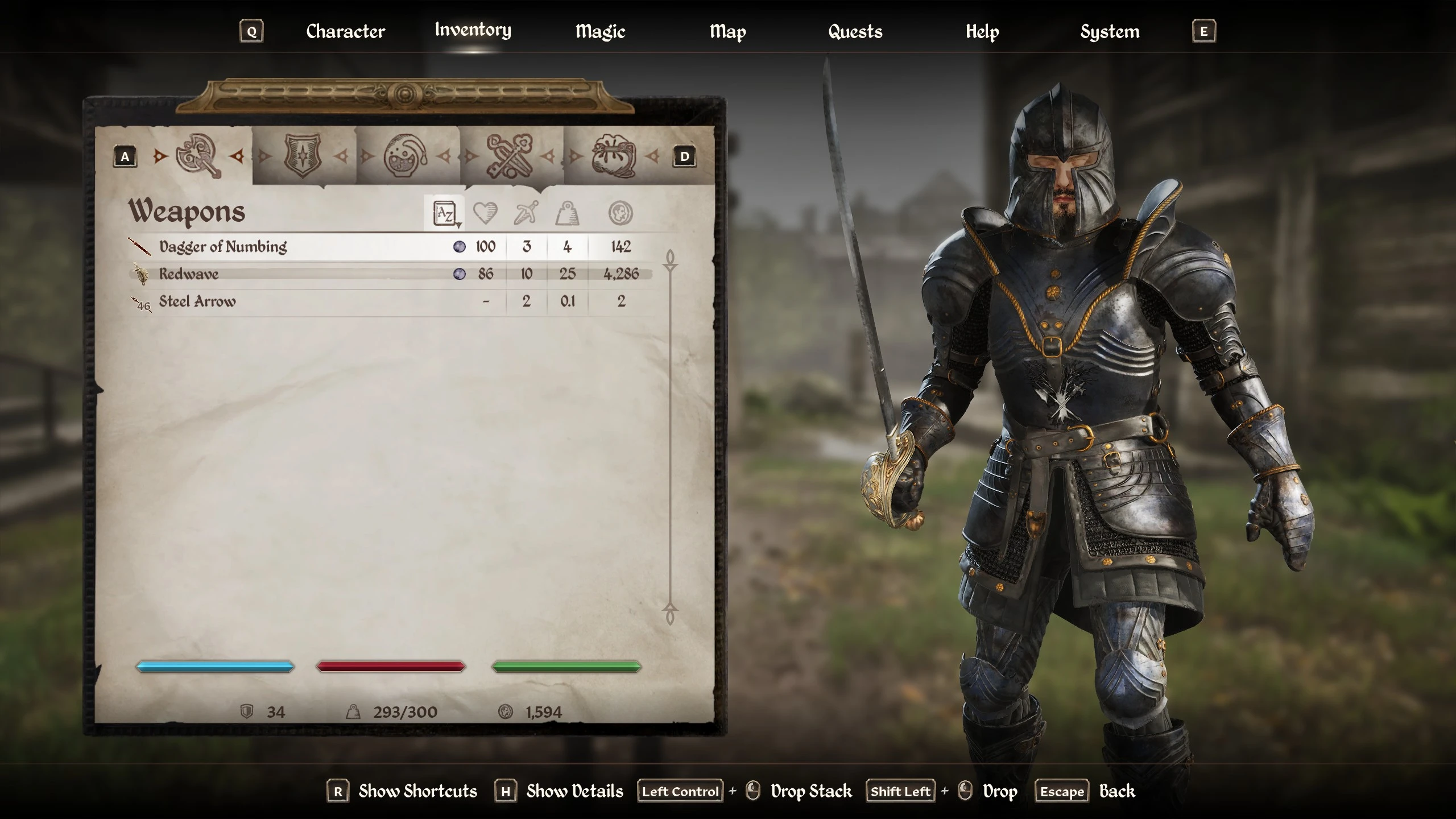Open the Help tab

point(982,31)
